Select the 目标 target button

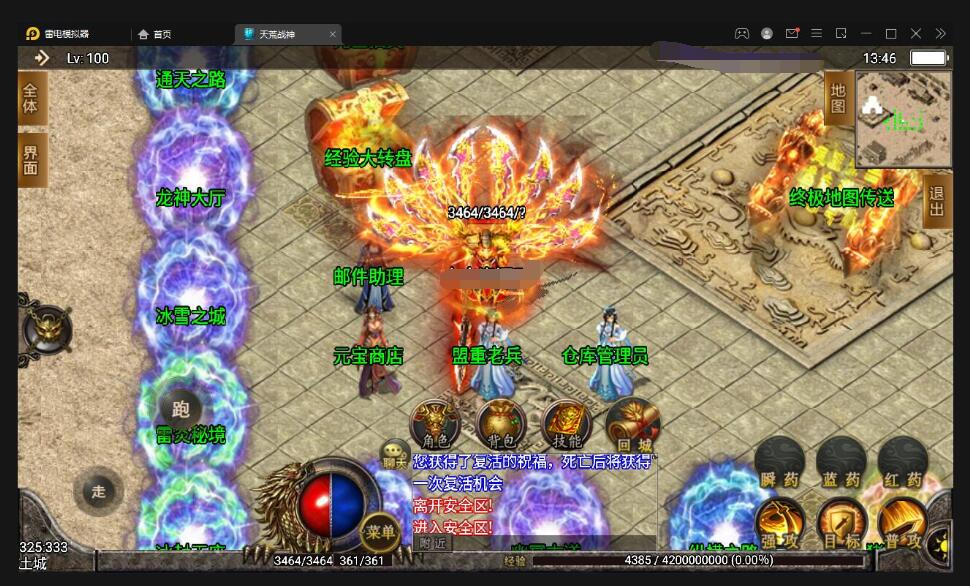[841, 523]
